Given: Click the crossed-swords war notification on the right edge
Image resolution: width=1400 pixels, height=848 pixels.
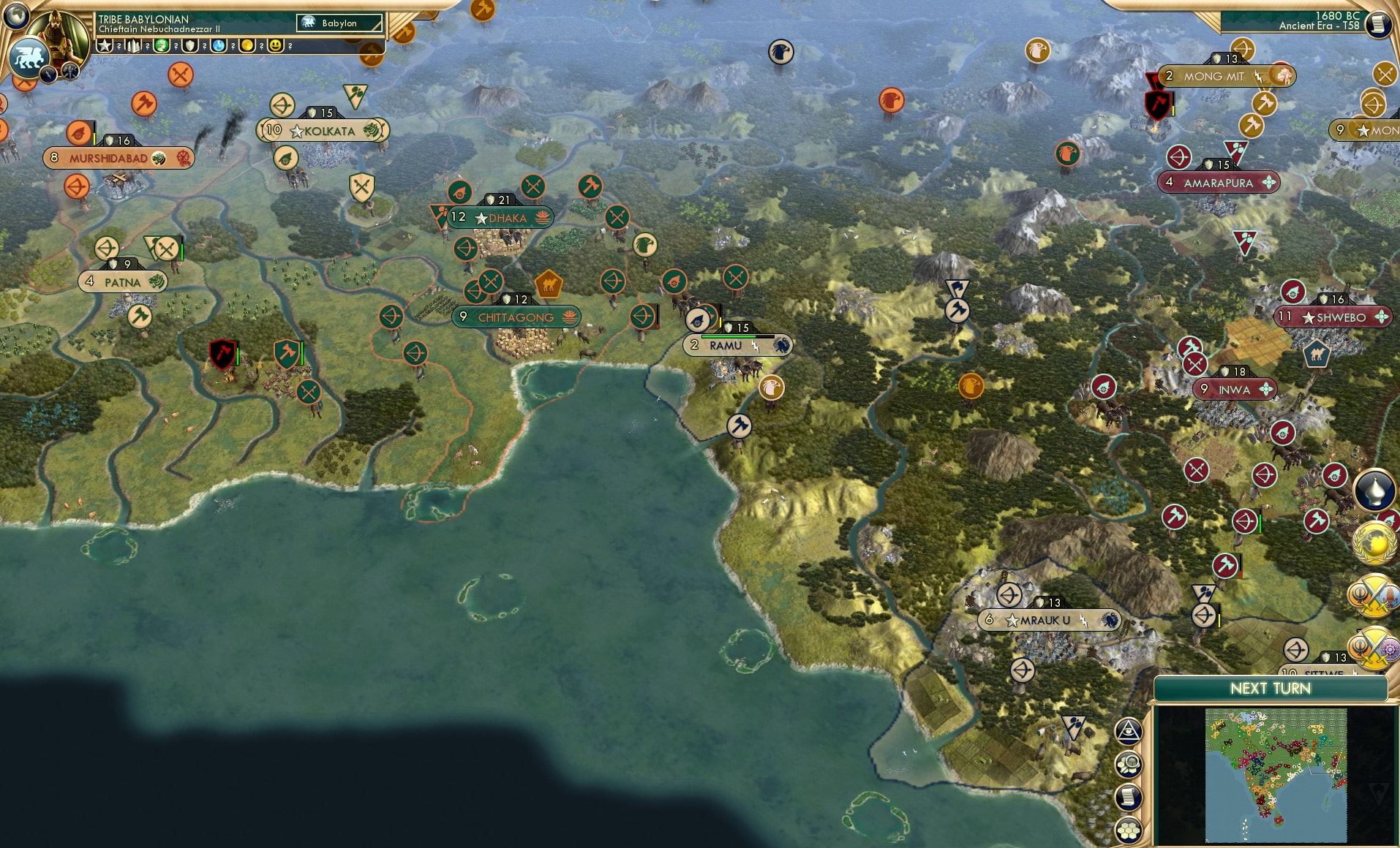Looking at the screenshot, I should [1372, 597].
